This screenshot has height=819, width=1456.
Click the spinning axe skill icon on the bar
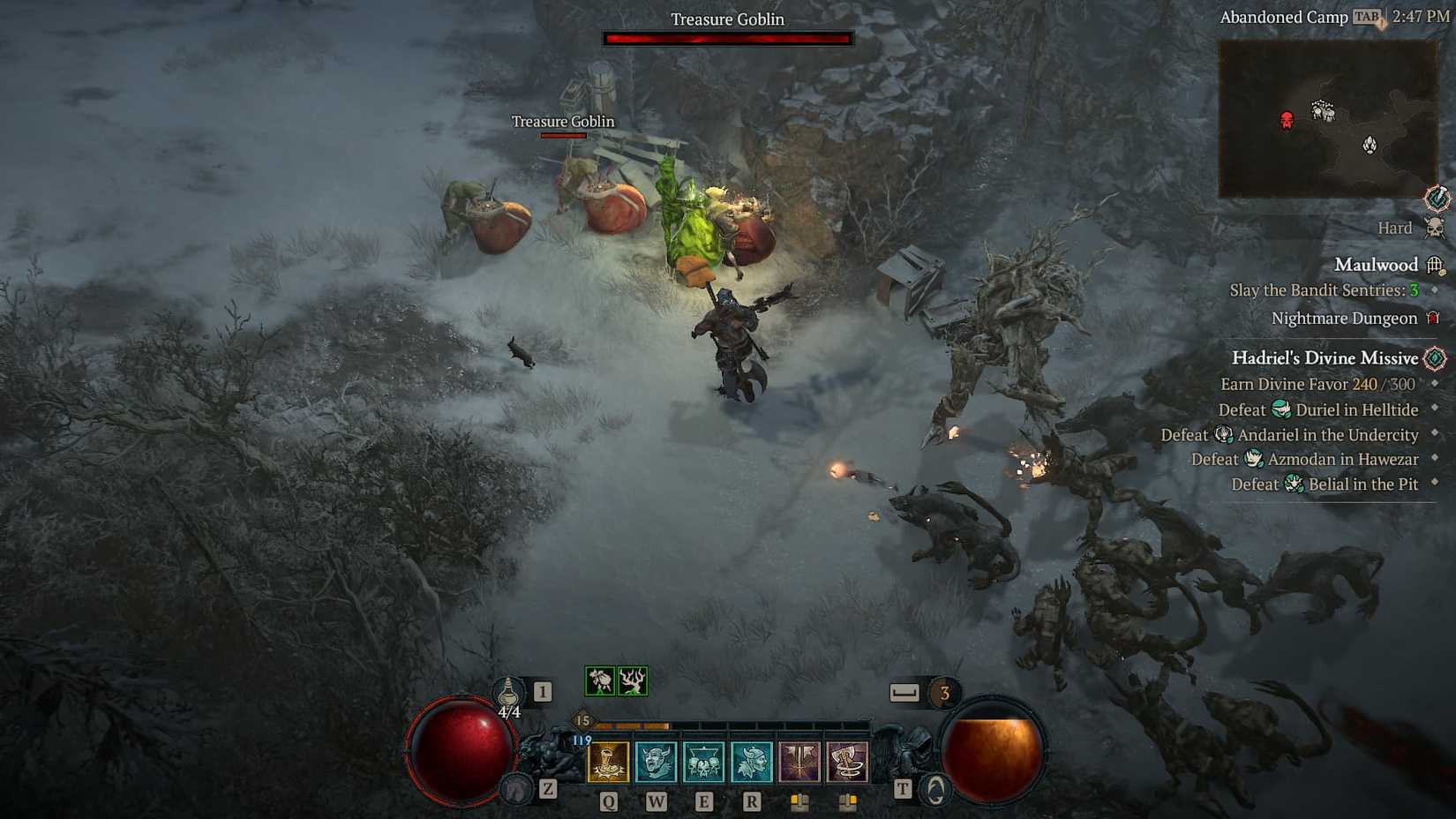pos(845,760)
